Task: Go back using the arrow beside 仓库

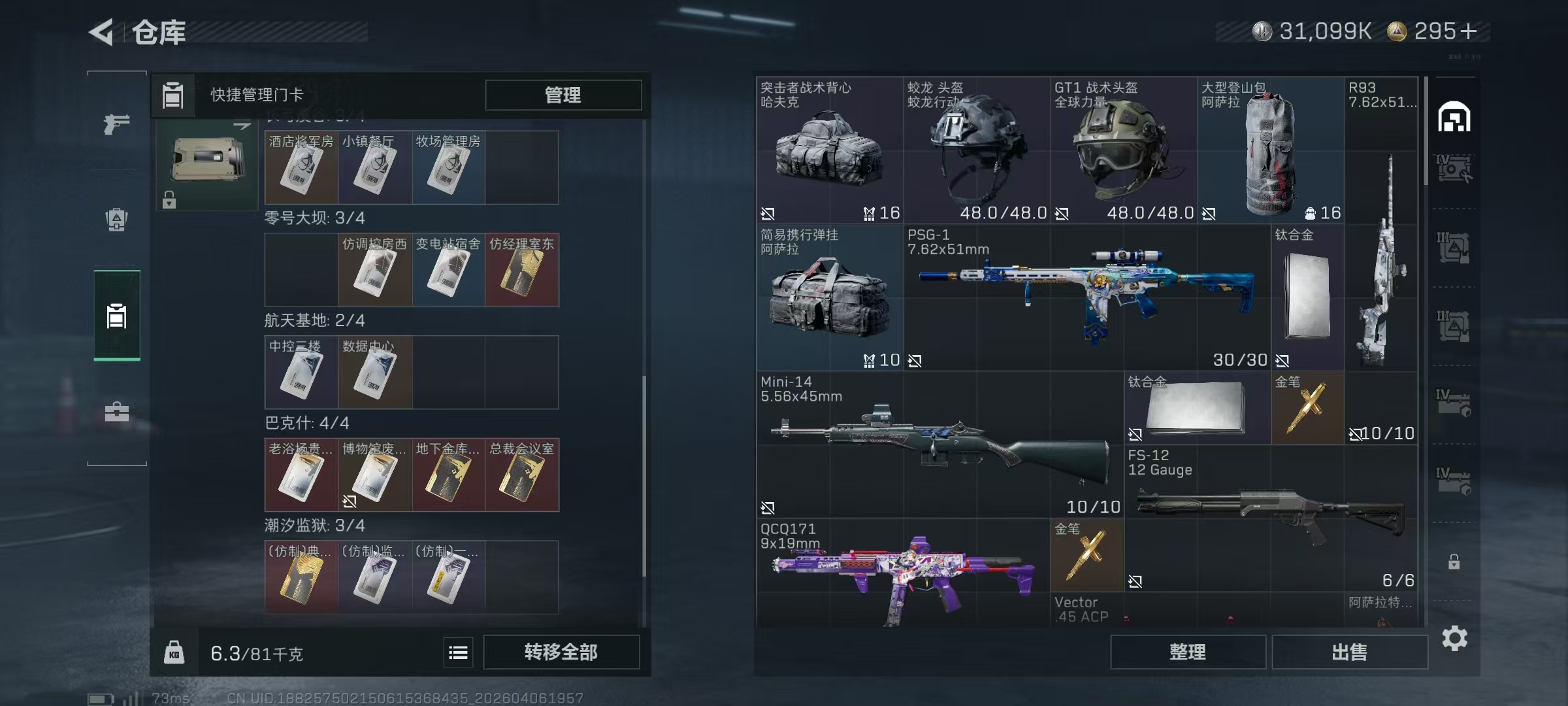Action: (102, 32)
